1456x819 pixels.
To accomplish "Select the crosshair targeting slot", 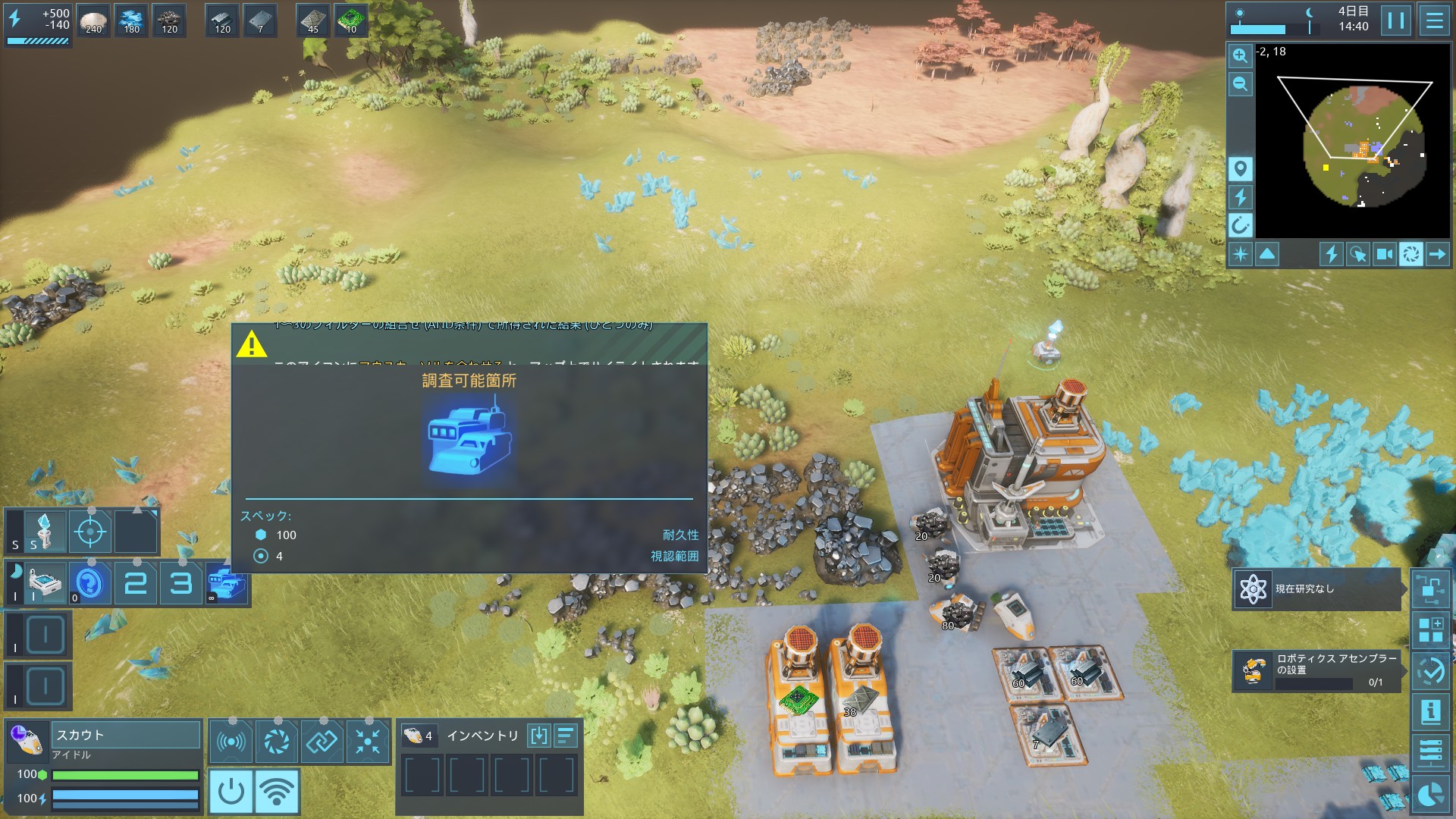I will click(90, 532).
